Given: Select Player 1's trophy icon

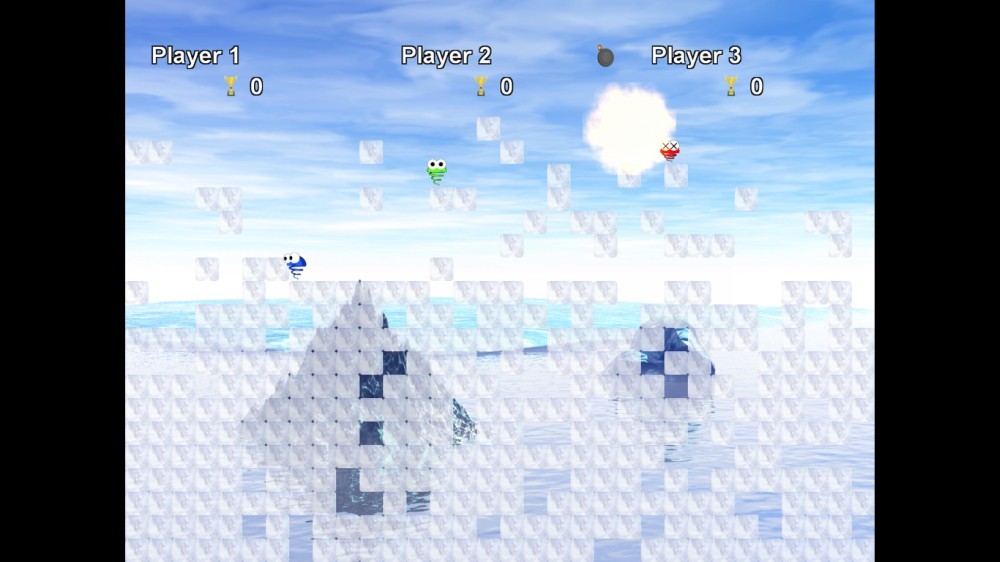Looking at the screenshot, I should pos(231,86).
